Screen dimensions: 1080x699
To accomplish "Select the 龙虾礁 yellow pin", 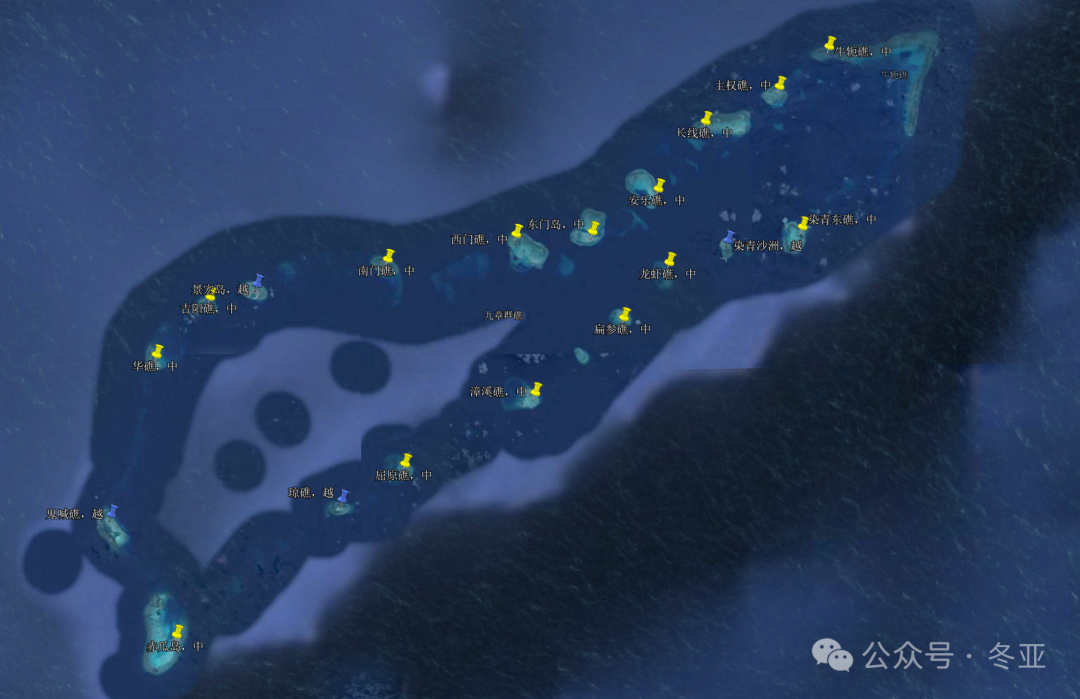I will coord(670,259).
